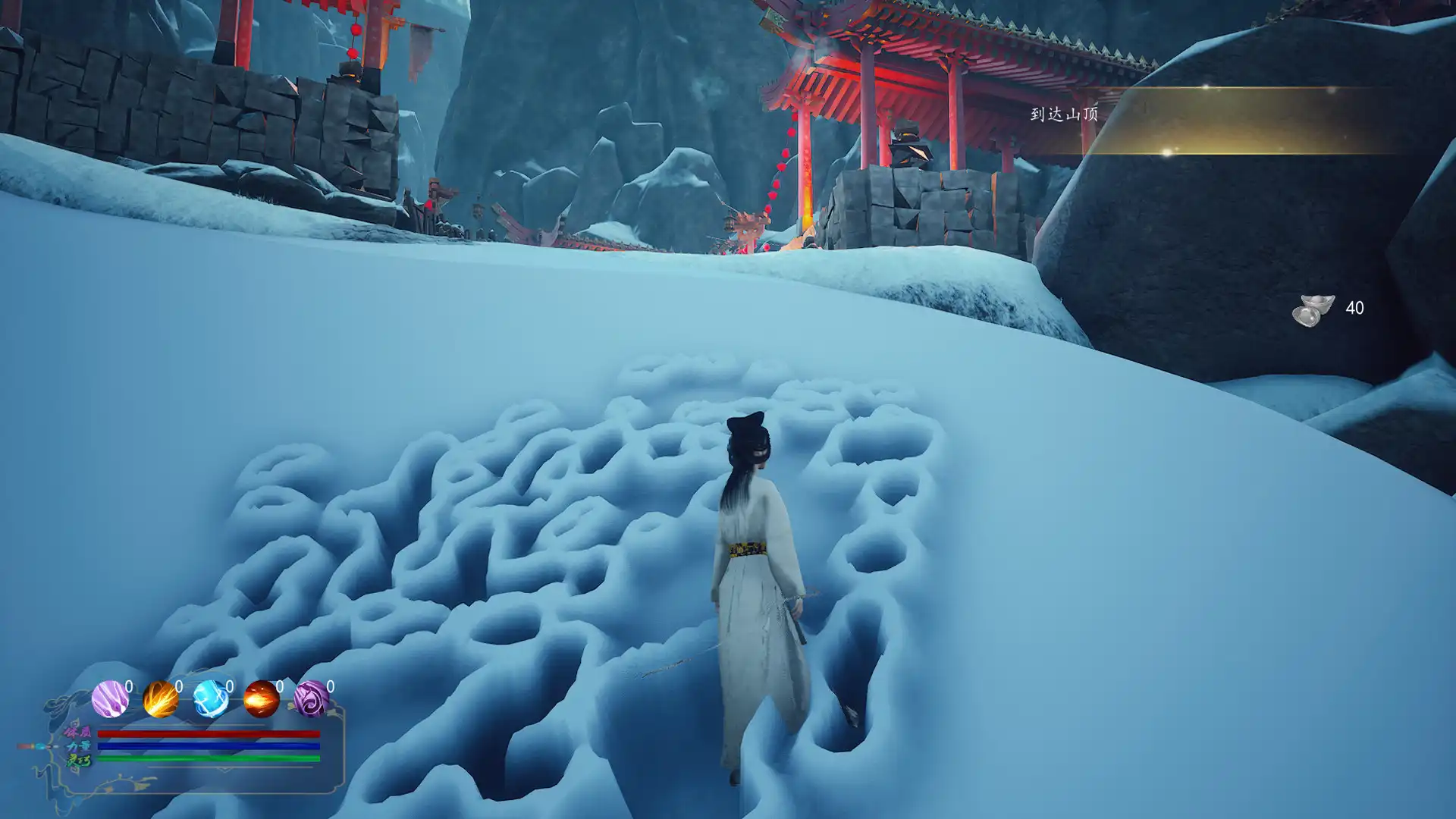Click the counter beside the purple claw orb
1456x819 pixels.
(x=130, y=686)
